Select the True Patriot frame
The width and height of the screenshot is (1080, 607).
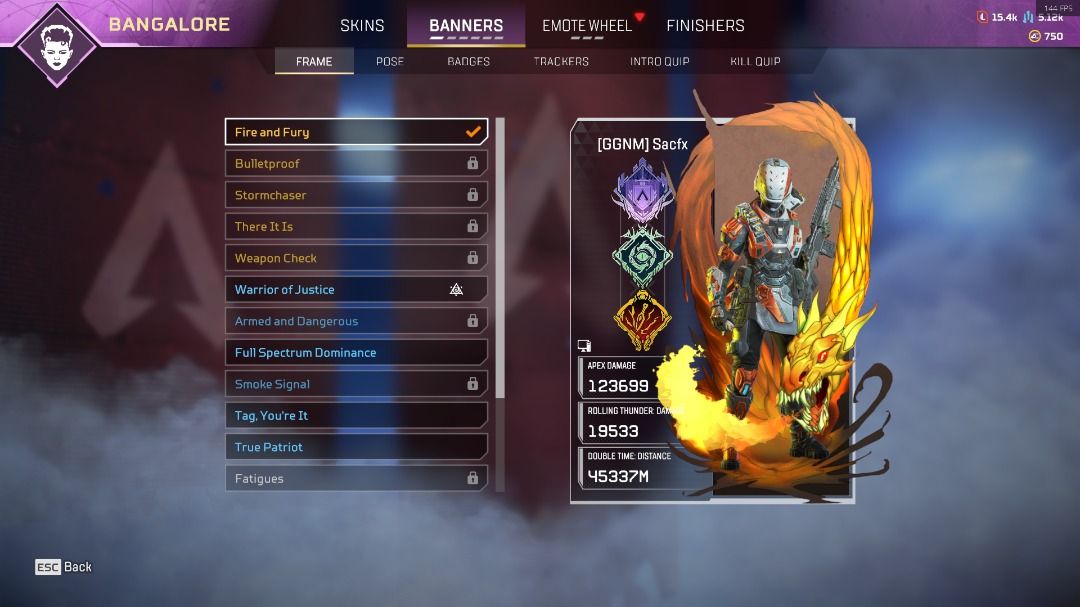[356, 447]
